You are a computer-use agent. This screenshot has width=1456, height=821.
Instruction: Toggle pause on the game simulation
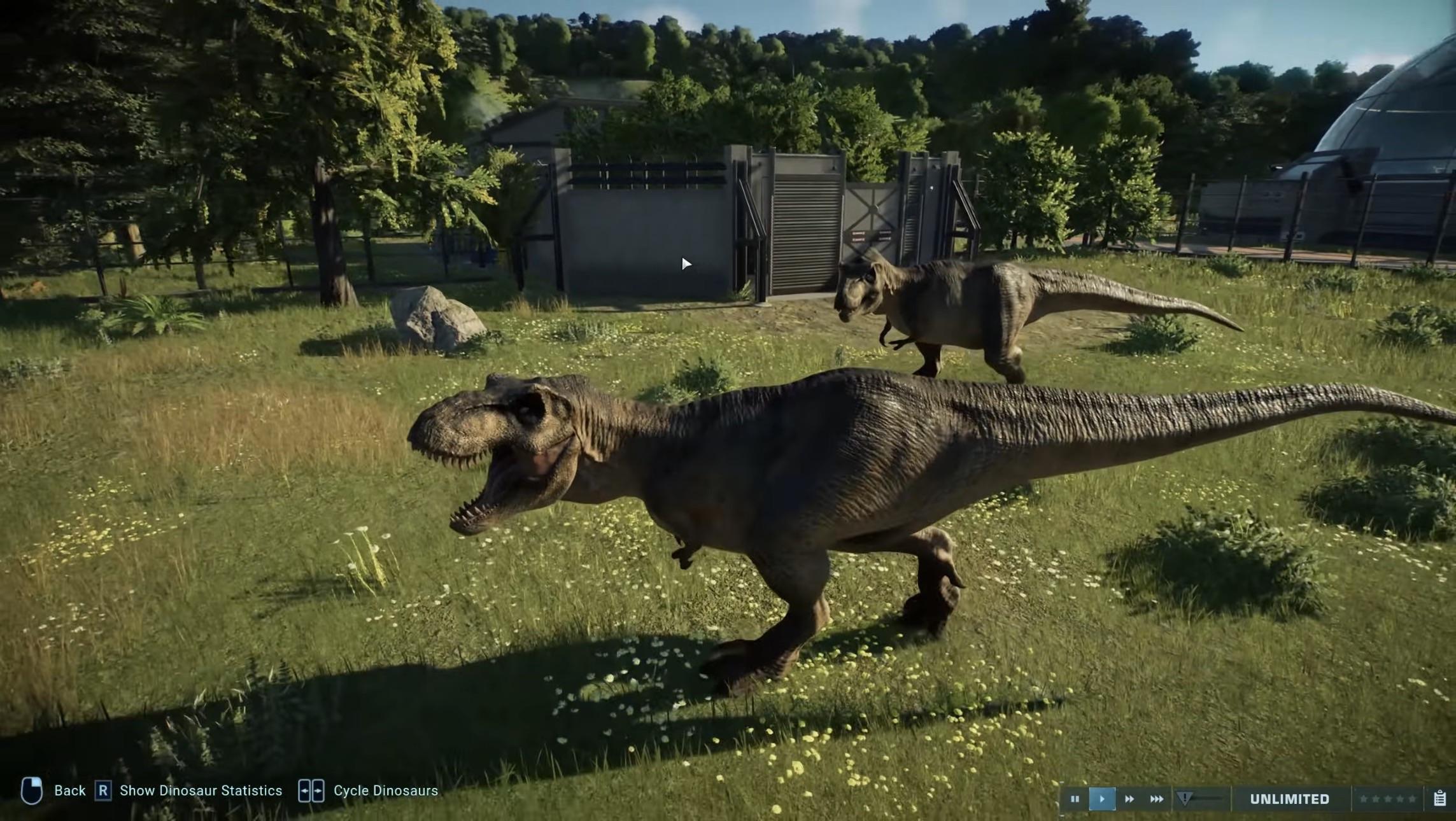click(1076, 798)
